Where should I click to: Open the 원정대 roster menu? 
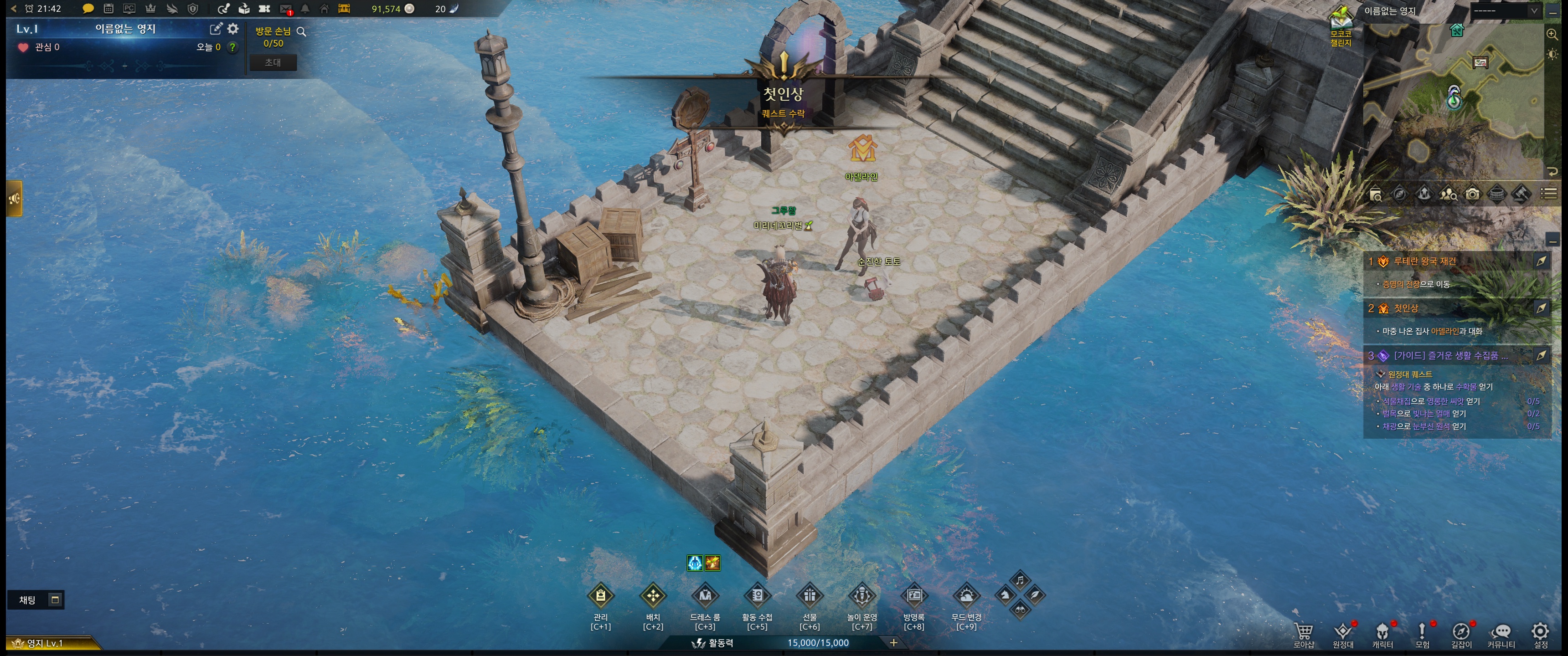coord(1343,632)
